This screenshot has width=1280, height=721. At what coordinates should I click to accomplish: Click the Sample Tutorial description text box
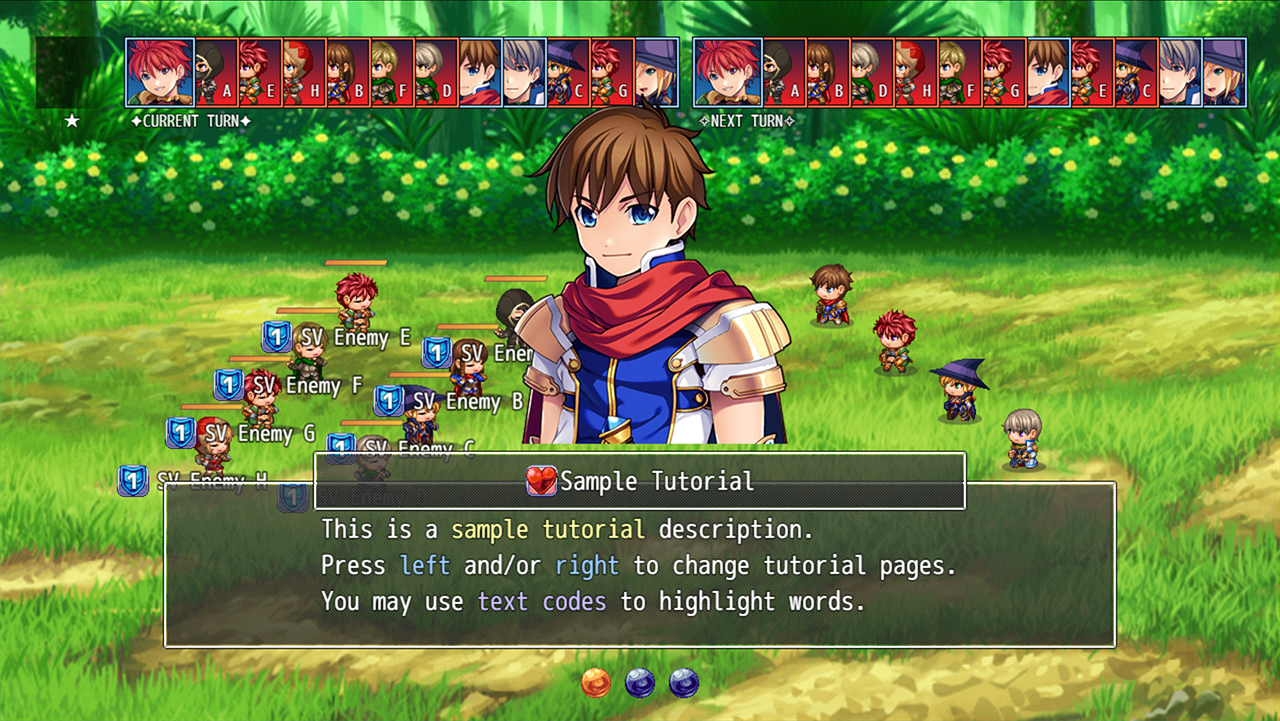(640, 565)
